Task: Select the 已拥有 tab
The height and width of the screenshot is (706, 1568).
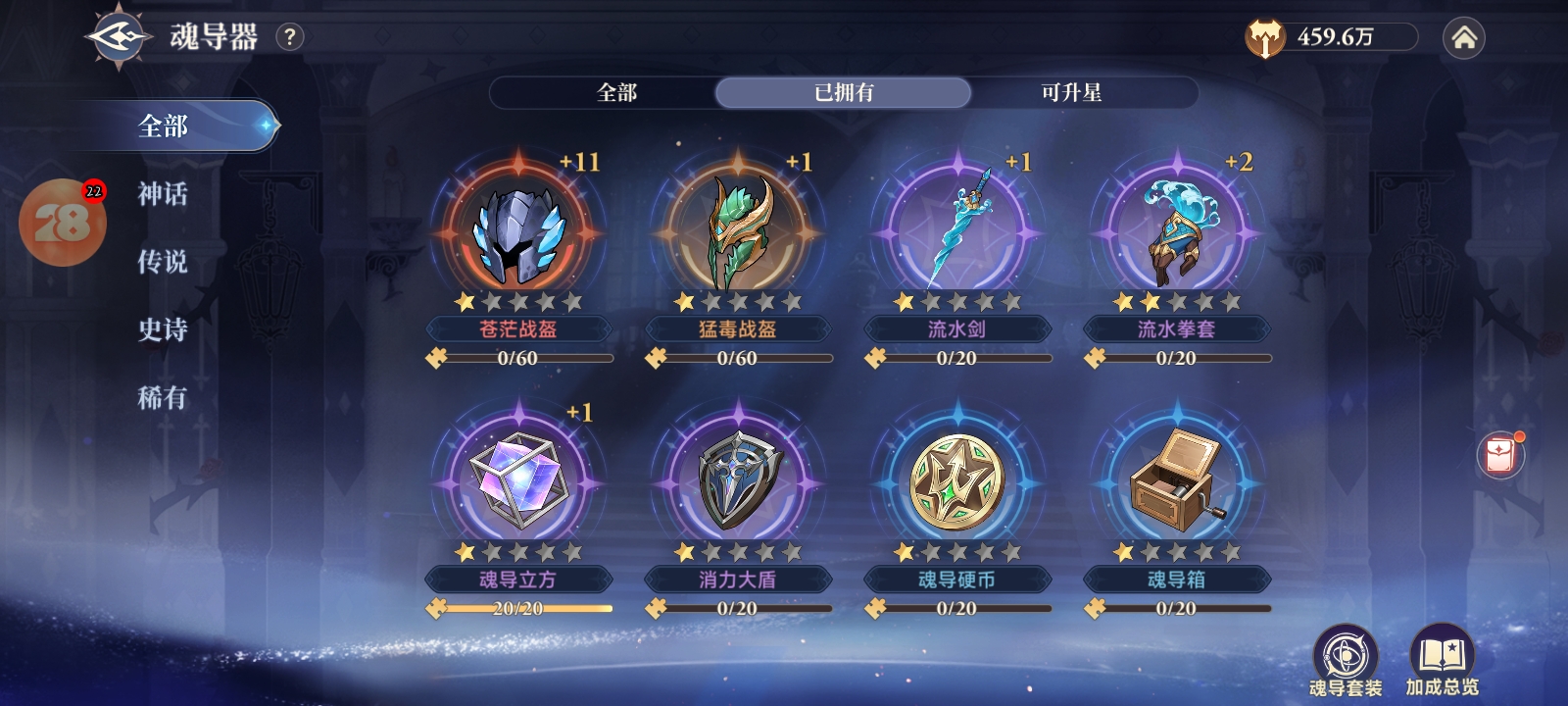Action: tap(843, 93)
